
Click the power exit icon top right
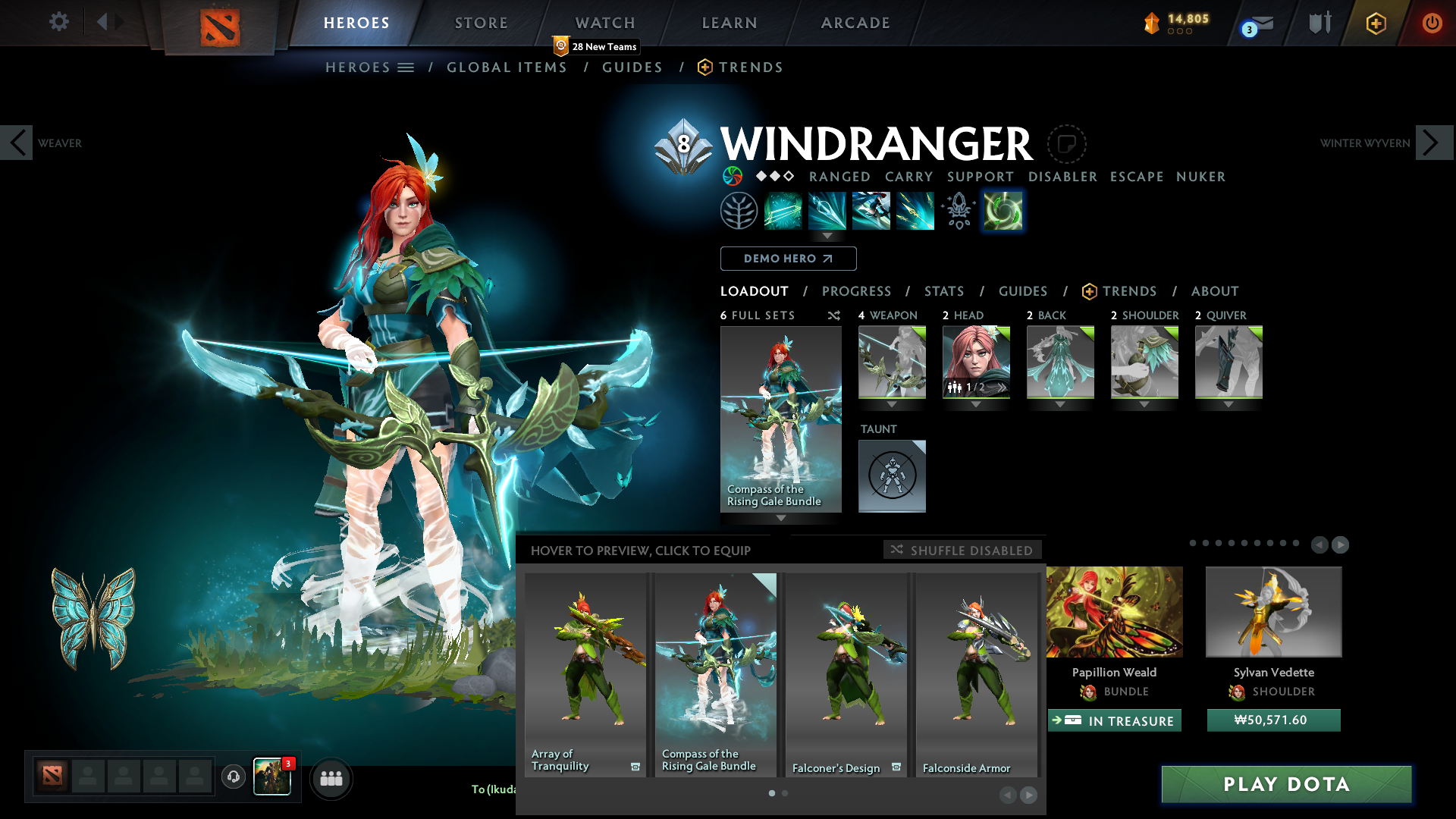coord(1432,23)
